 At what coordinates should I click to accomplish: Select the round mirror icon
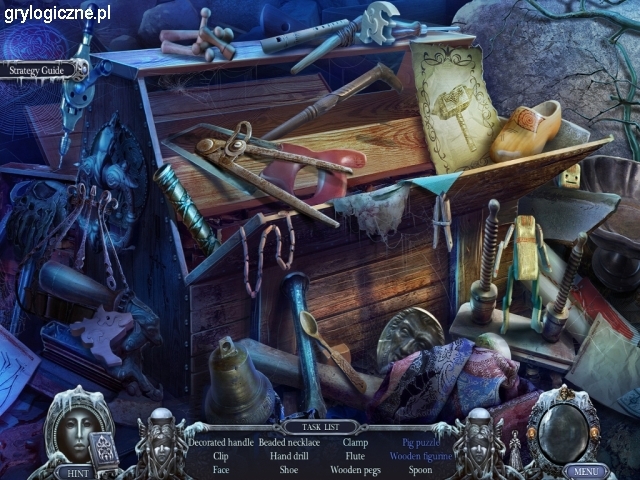pos(564,427)
